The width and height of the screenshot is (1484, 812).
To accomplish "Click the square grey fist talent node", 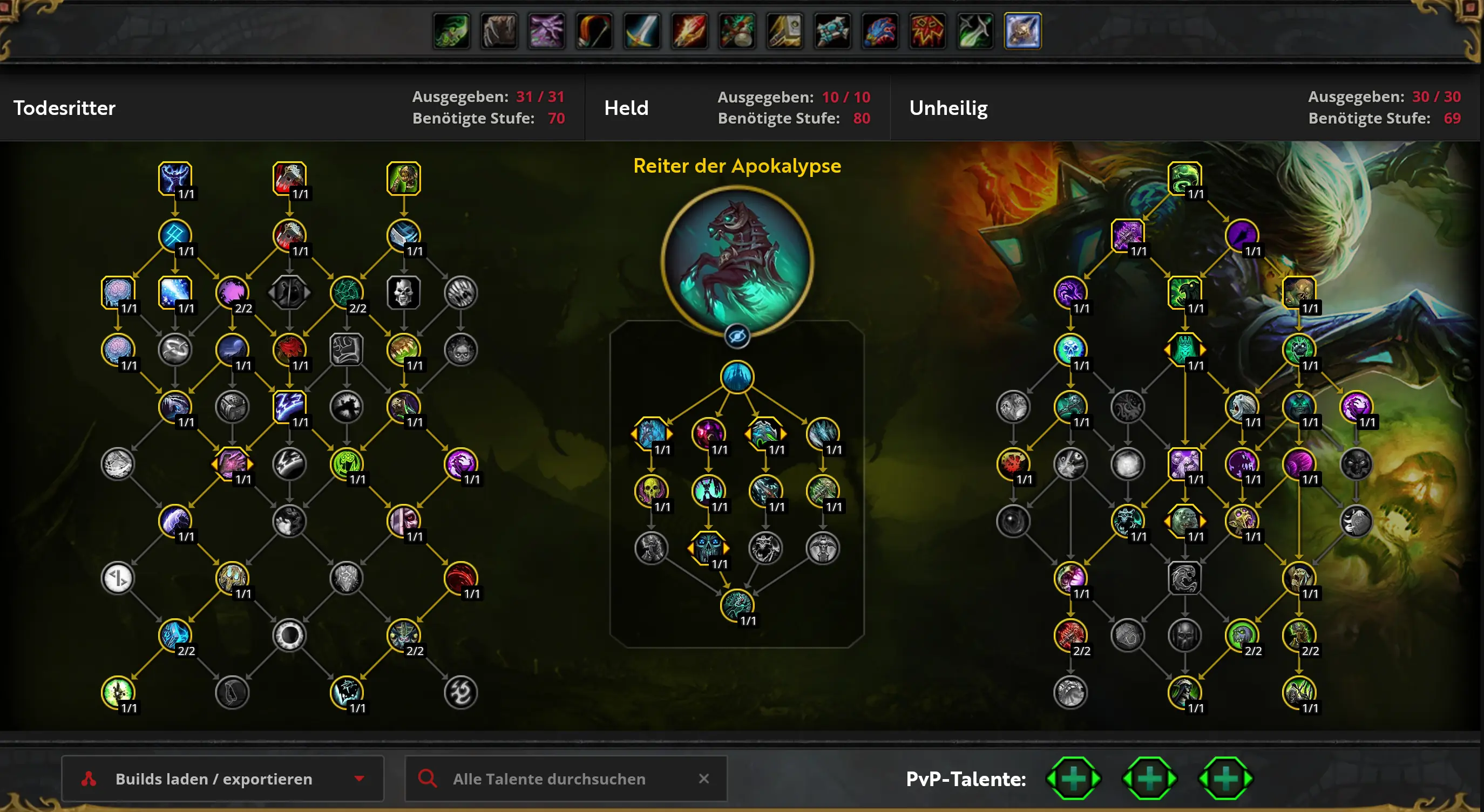I will point(346,350).
